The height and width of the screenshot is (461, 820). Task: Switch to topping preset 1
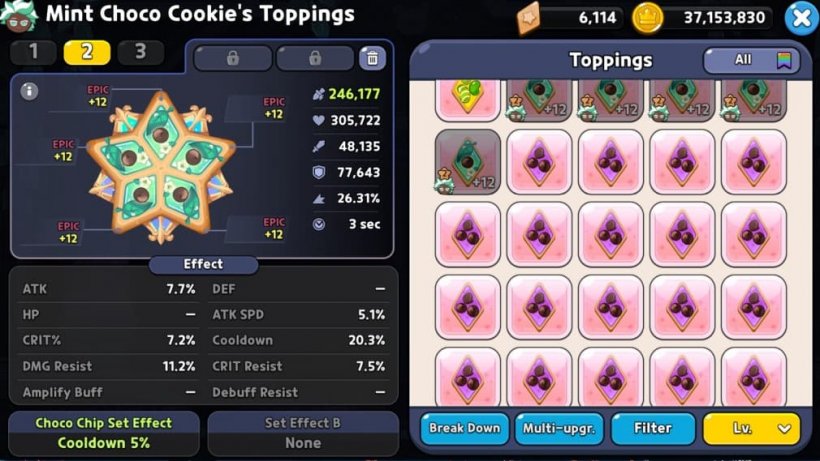[x=34, y=52]
